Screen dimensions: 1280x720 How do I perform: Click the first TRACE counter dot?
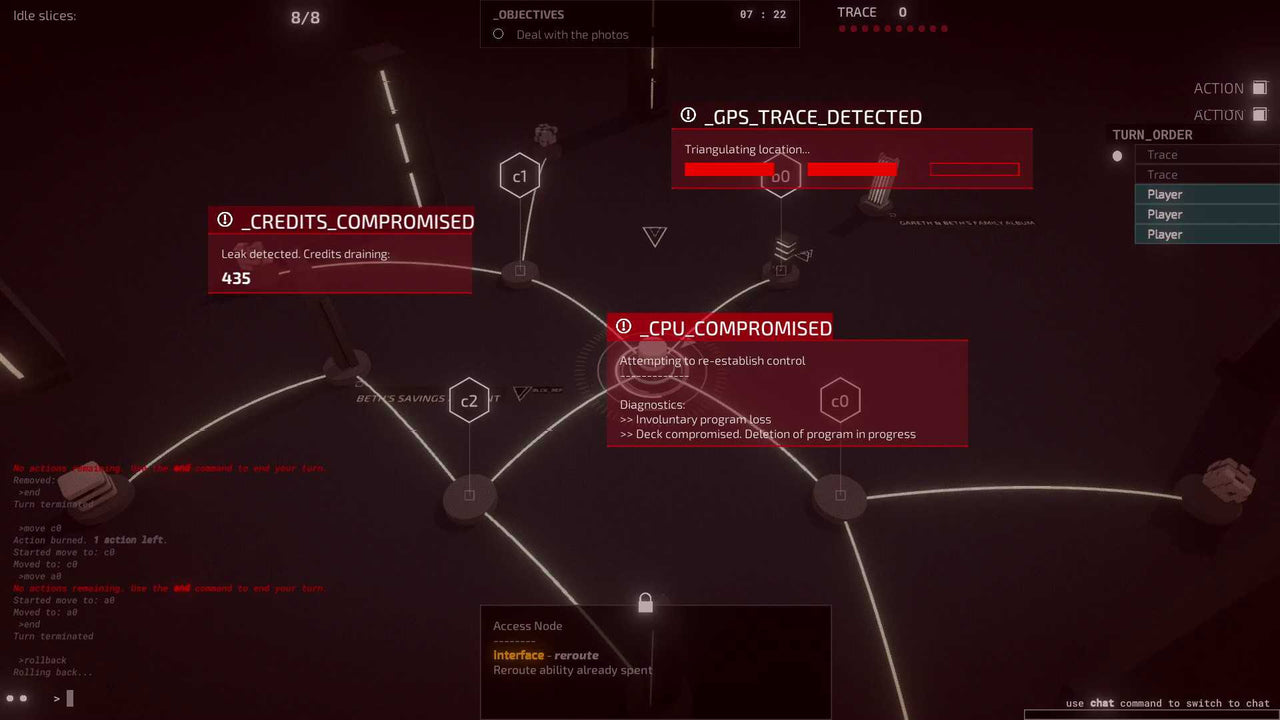841,29
